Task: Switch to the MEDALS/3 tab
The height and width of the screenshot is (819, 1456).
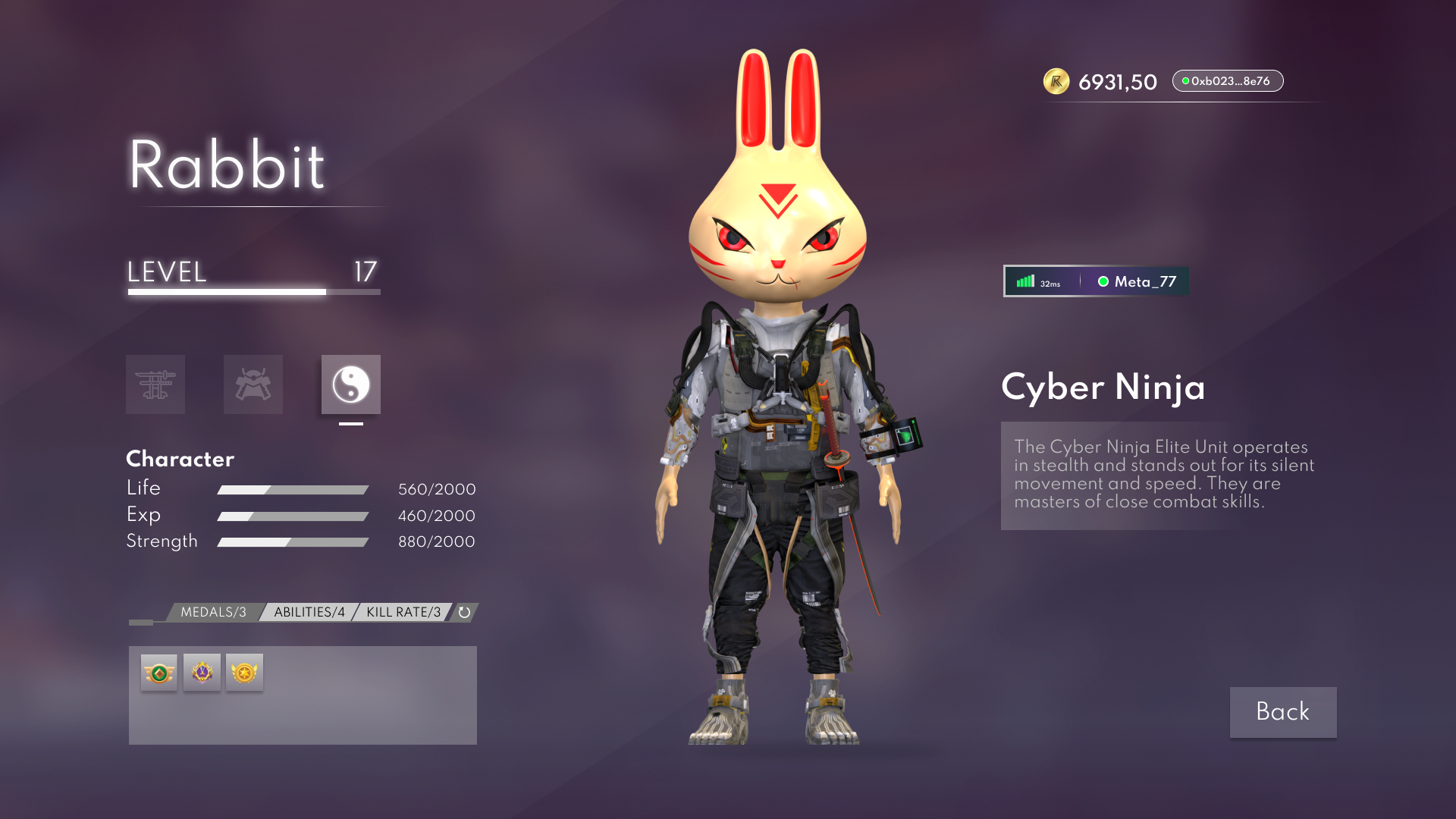Action: pos(213,612)
